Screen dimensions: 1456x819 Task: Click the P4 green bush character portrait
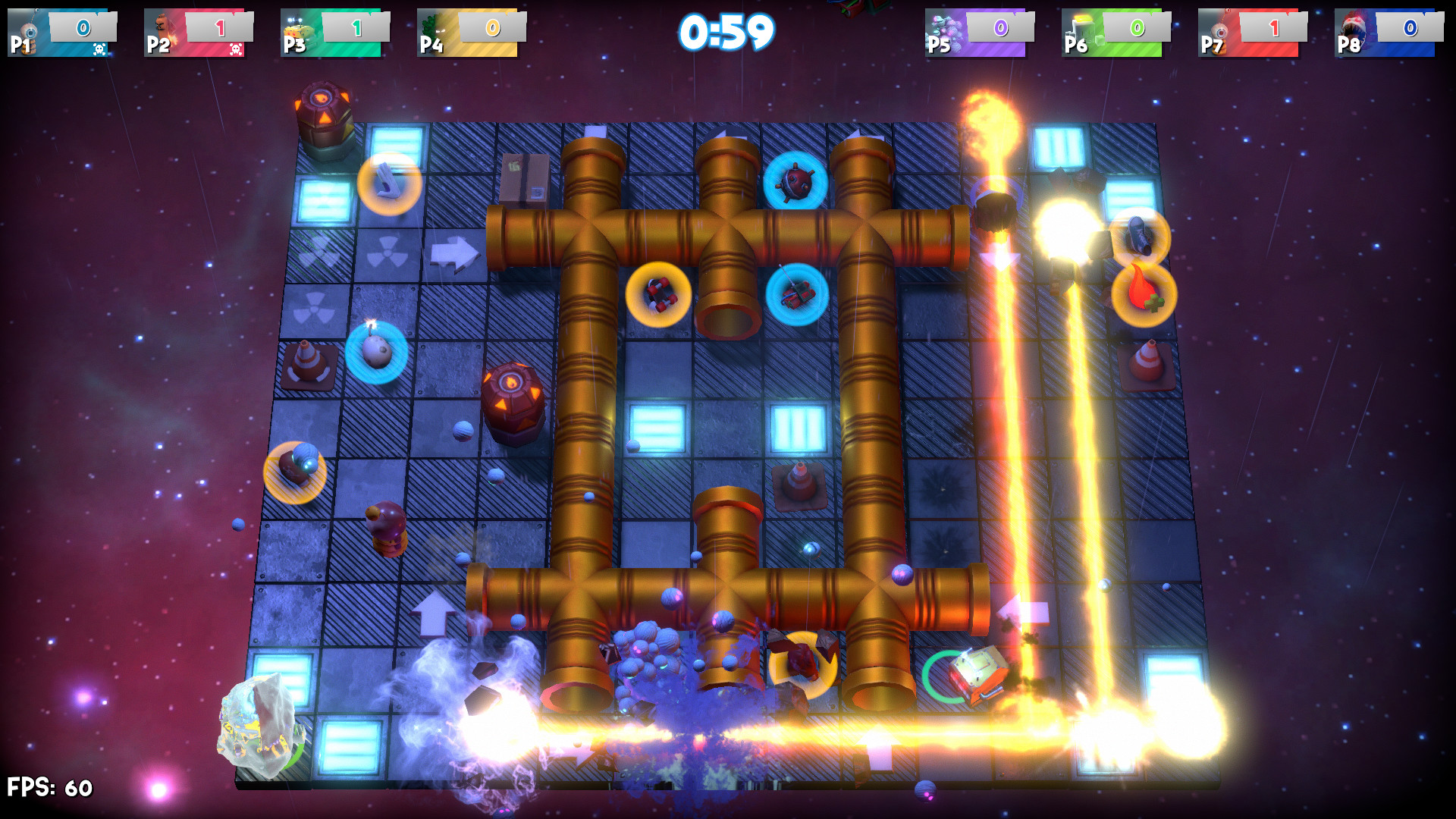428,30
